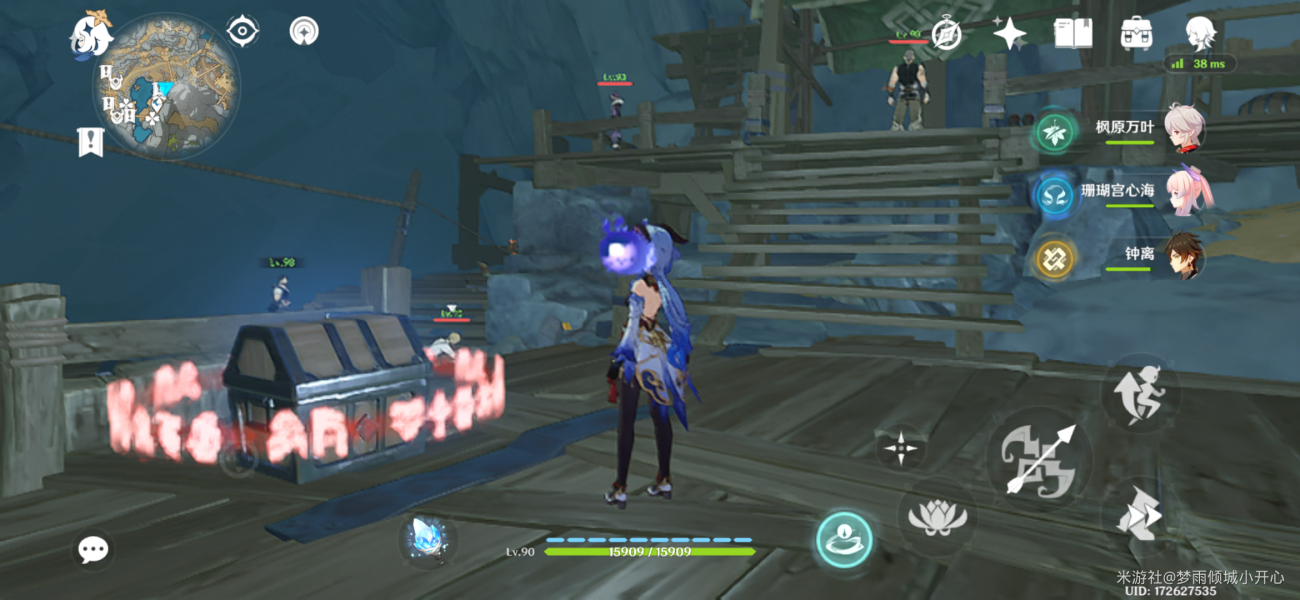
Task: Toggle the aiming mode crosshair button
Action: 901,449
